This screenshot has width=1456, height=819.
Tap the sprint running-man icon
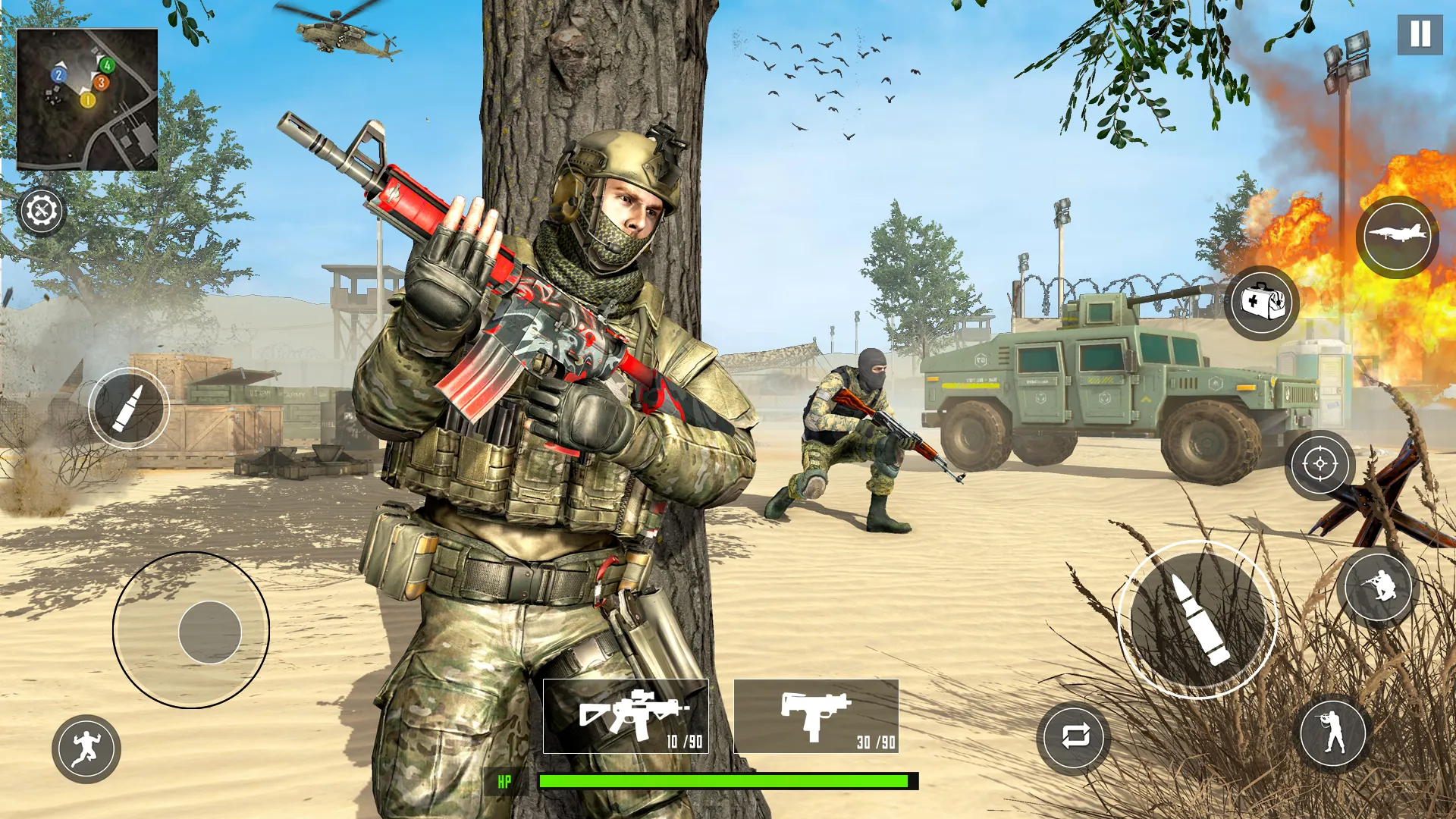tap(86, 750)
